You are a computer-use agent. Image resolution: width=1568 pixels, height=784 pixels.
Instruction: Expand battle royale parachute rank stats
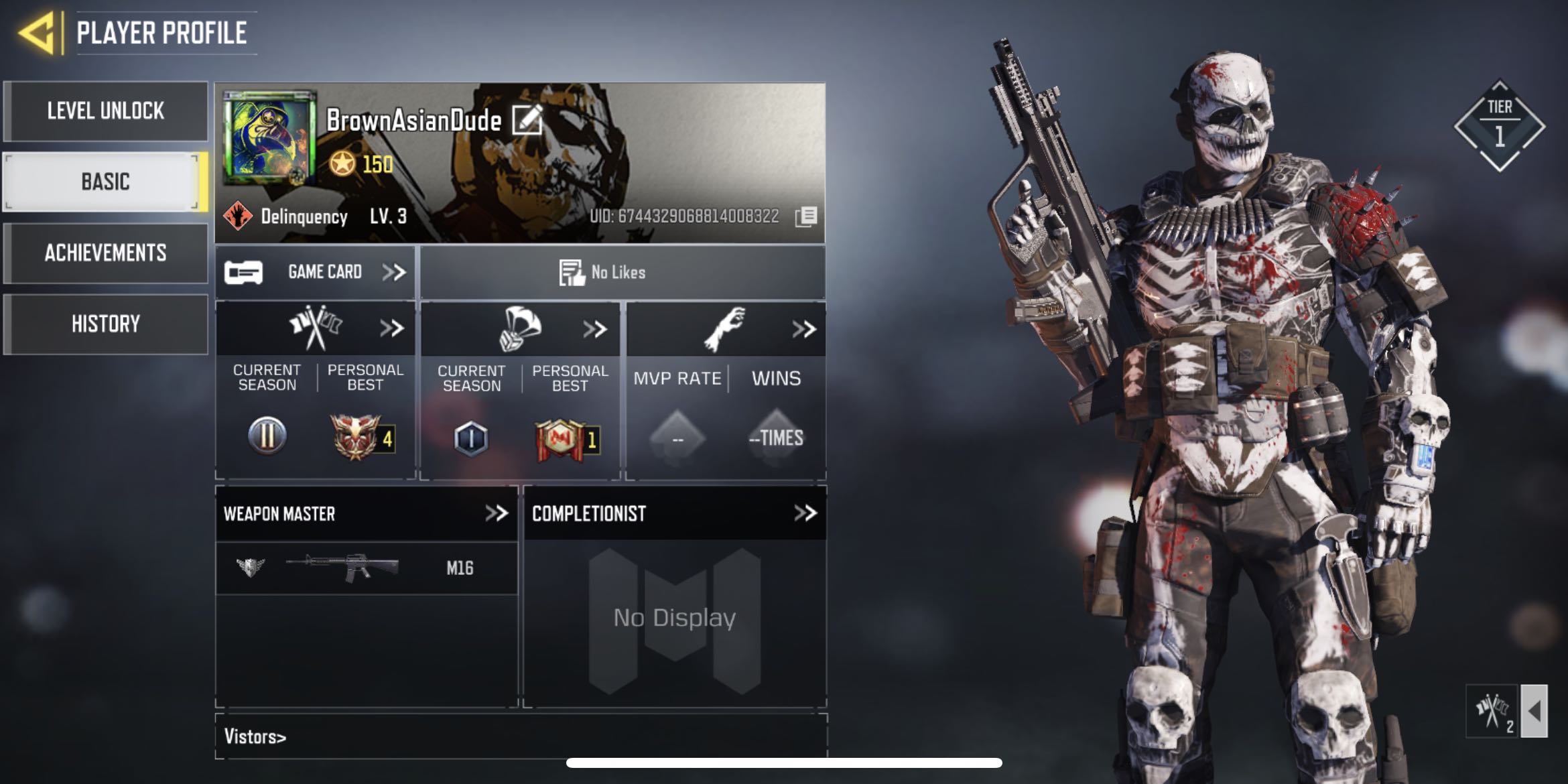coord(595,329)
